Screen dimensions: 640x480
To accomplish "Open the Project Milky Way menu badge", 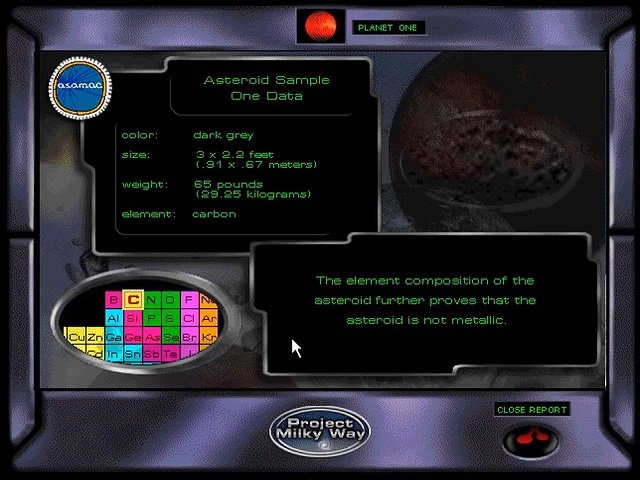I will (320, 430).
